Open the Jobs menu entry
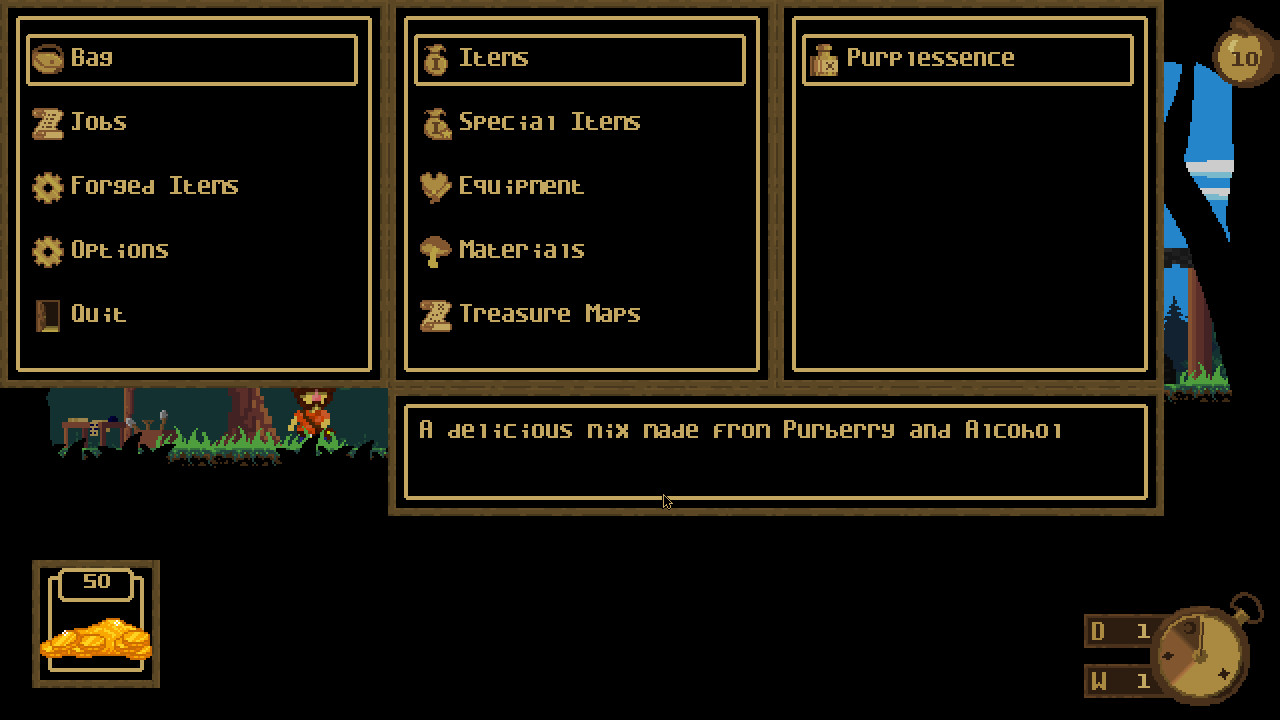This screenshot has width=1280, height=720. [100, 121]
